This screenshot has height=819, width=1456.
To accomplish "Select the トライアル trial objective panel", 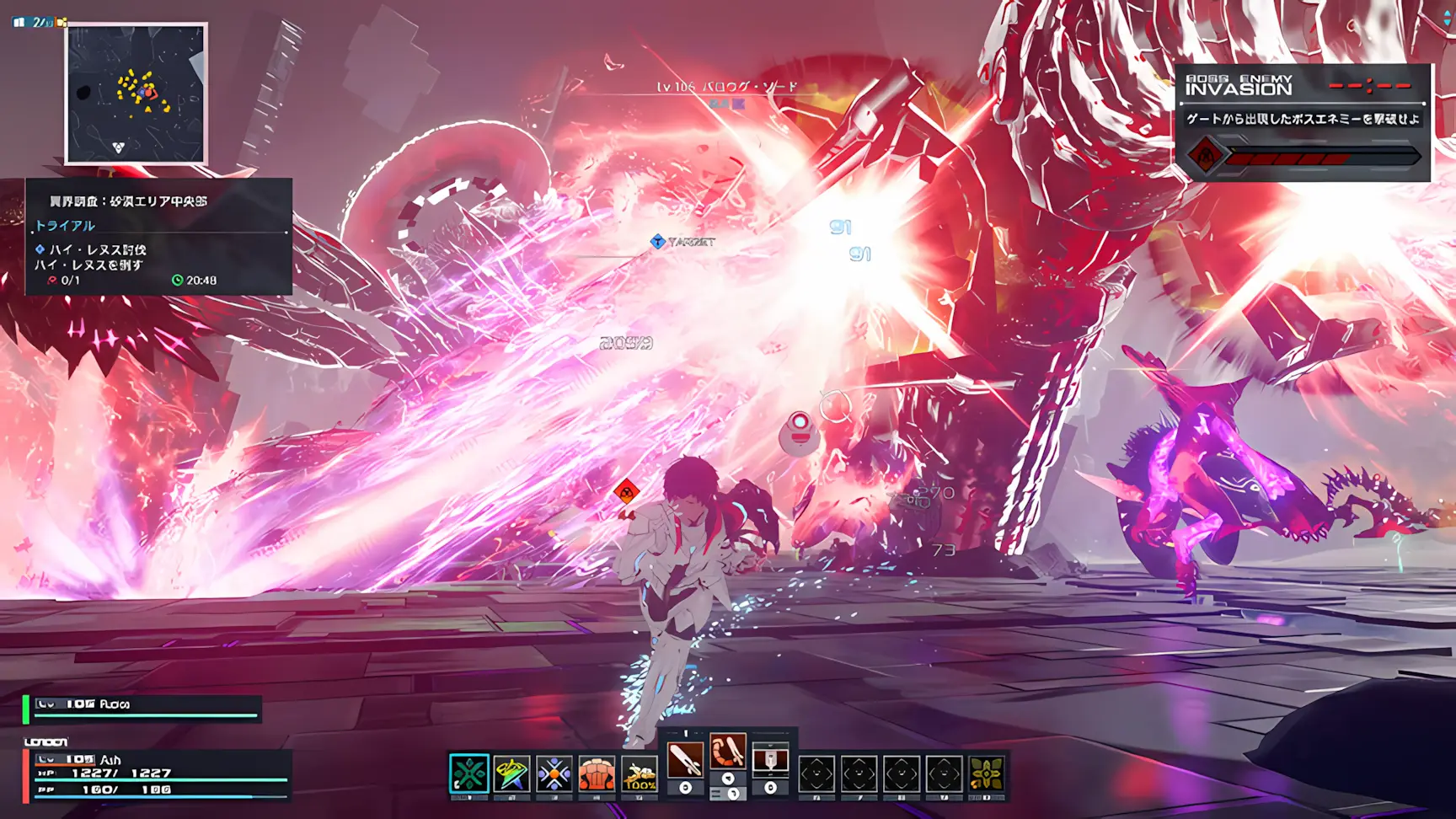I will tap(158, 237).
